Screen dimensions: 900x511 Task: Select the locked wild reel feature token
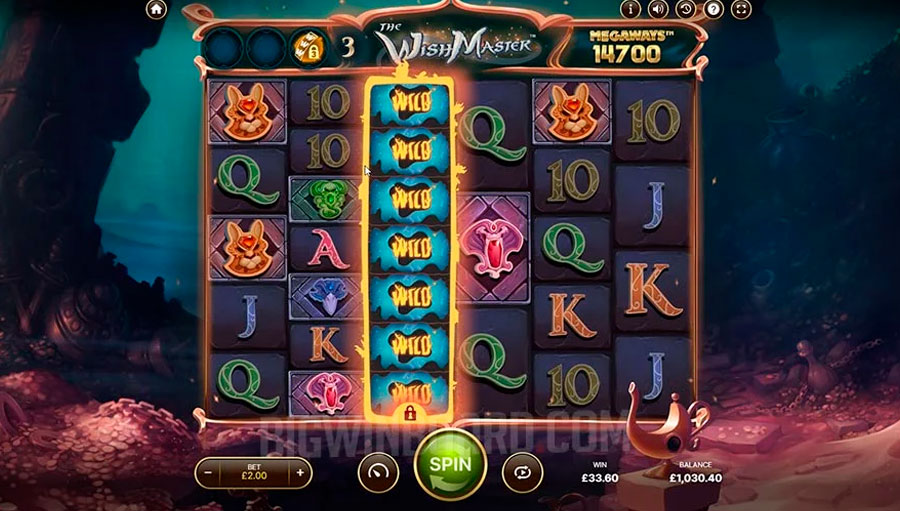pyautogui.click(x=306, y=46)
